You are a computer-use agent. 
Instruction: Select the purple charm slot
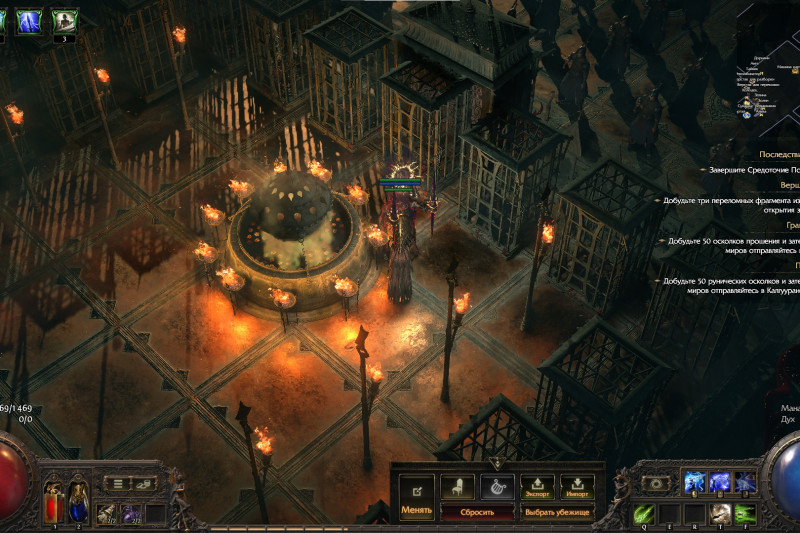tap(130, 513)
